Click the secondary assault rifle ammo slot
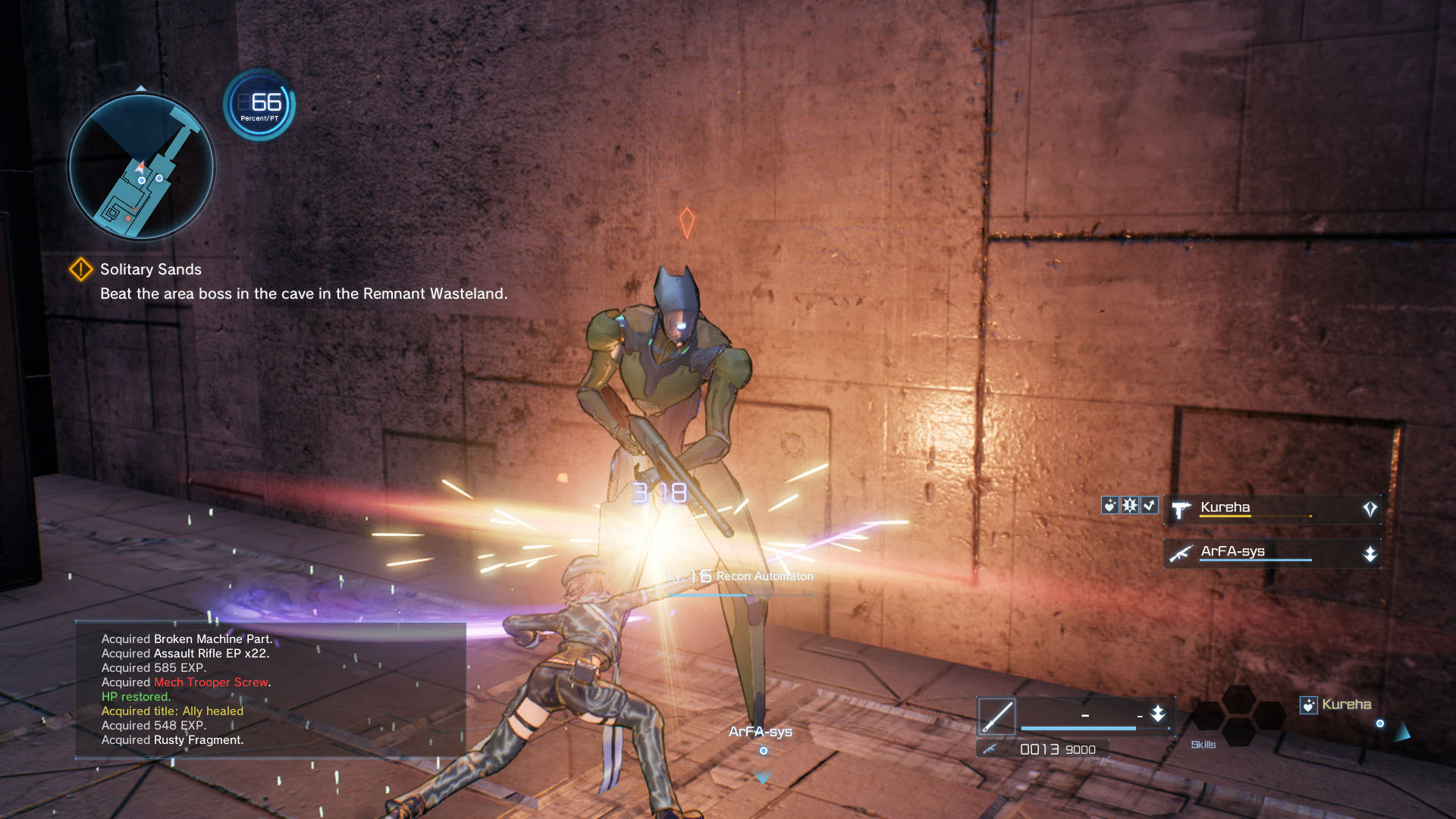 tap(1042, 749)
